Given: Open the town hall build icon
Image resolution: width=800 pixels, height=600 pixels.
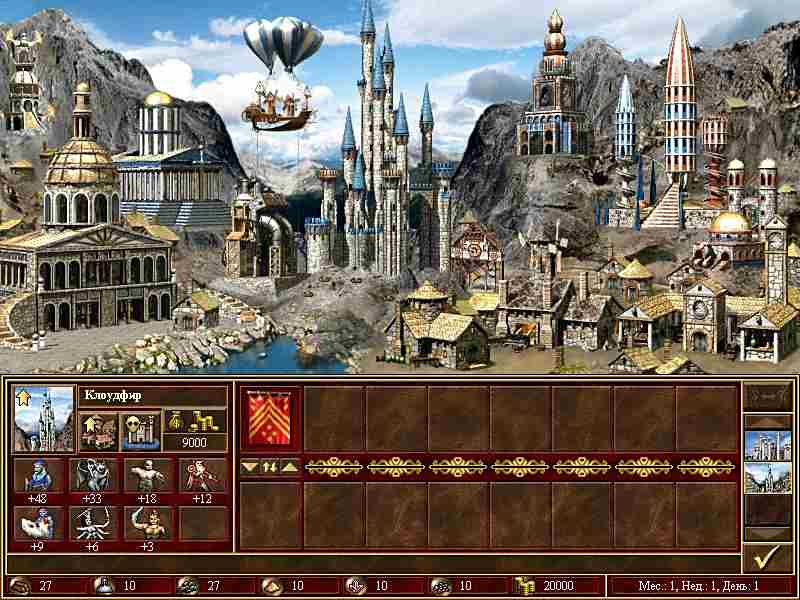Looking at the screenshot, I should (x=98, y=431).
